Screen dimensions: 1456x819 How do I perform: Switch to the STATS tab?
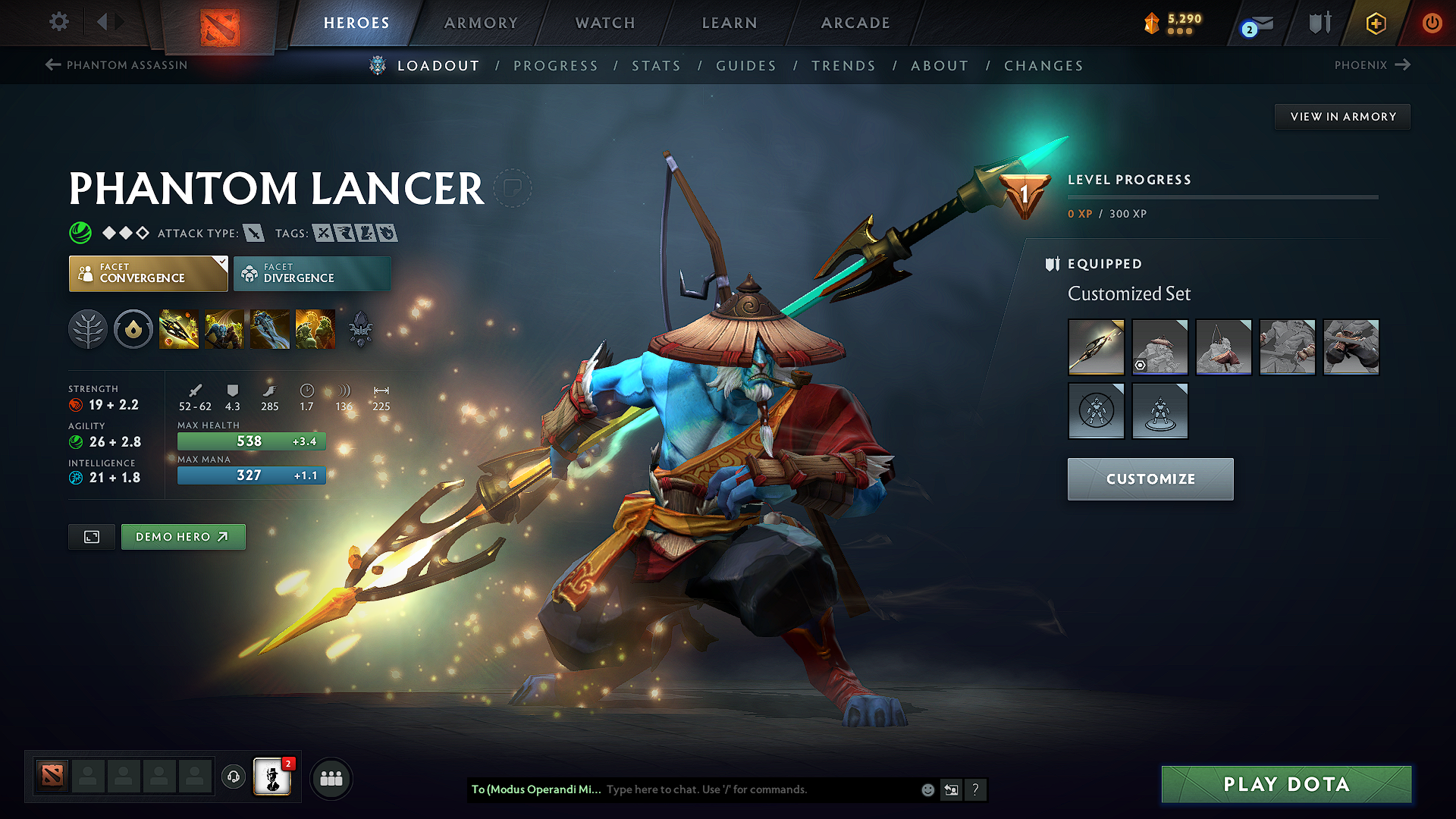(x=656, y=65)
